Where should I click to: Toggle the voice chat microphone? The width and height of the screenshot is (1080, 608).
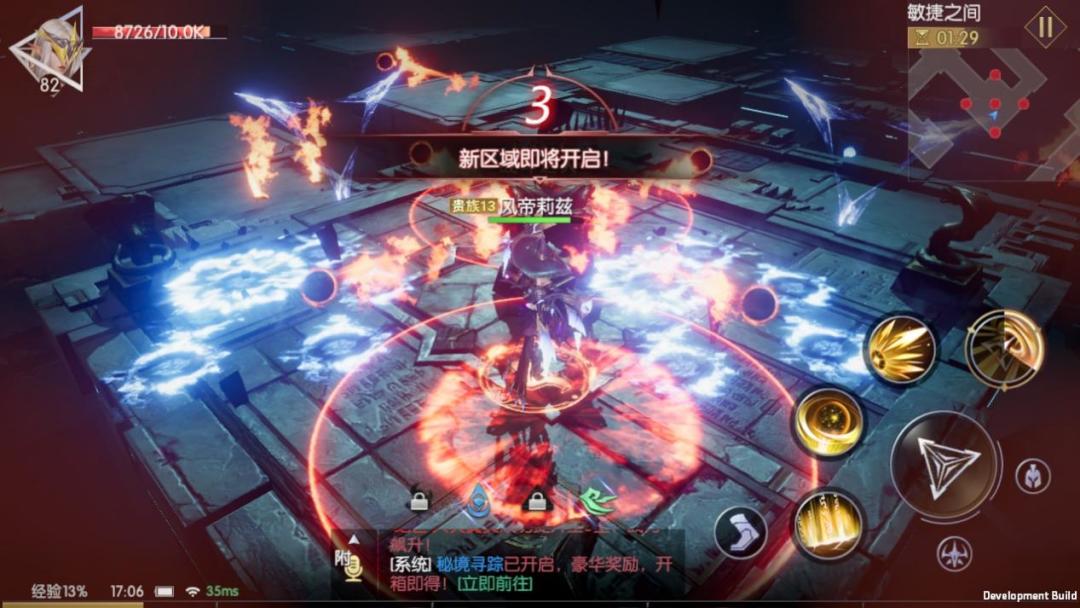352,567
